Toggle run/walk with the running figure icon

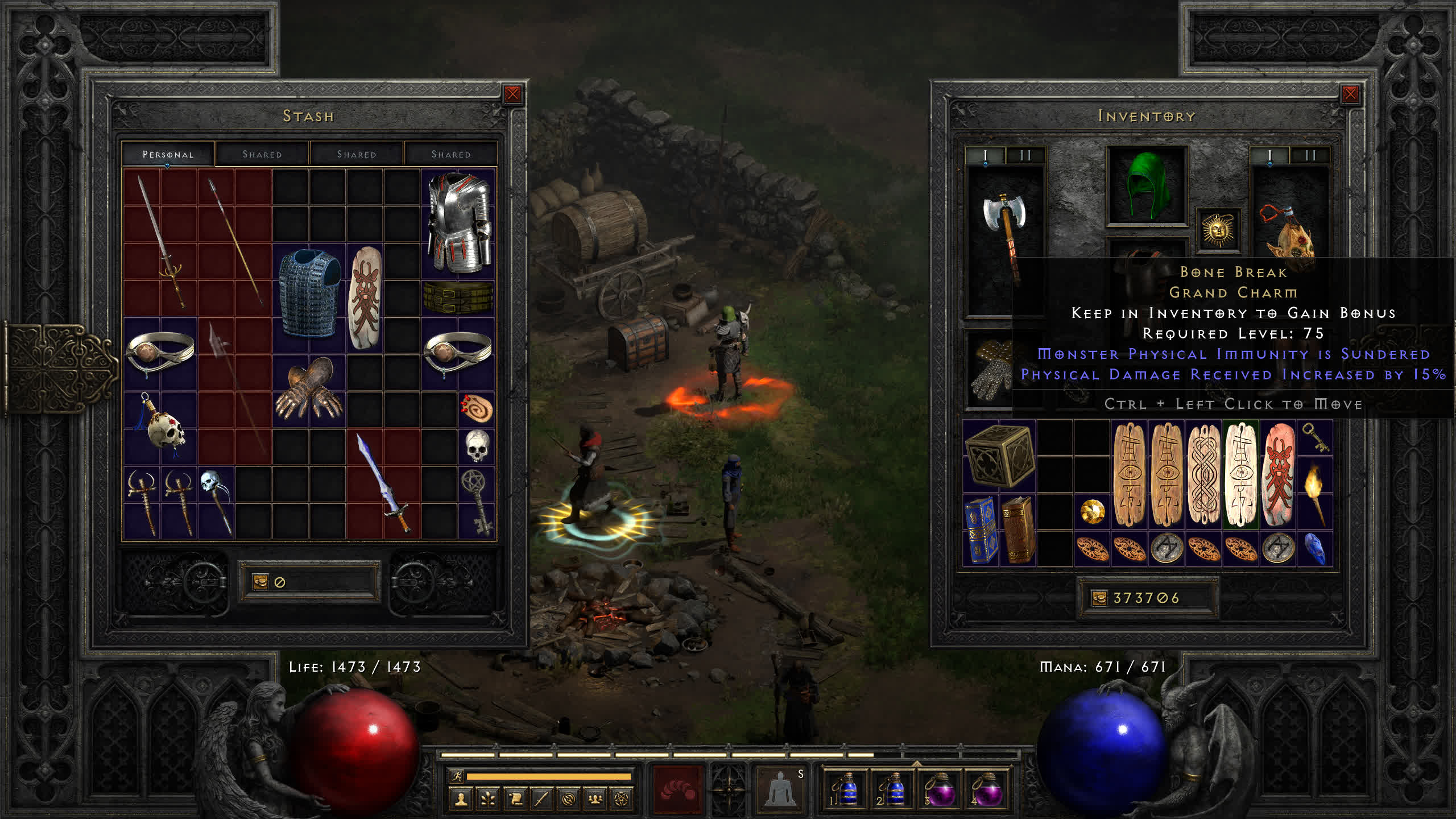pyautogui.click(x=456, y=776)
